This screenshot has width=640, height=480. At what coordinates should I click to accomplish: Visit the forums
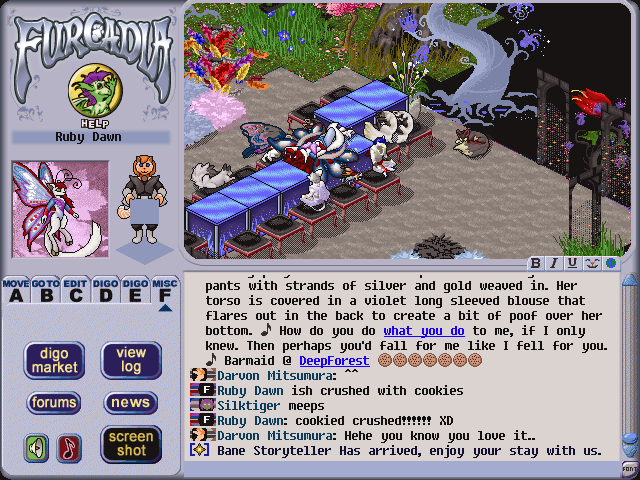coord(54,403)
